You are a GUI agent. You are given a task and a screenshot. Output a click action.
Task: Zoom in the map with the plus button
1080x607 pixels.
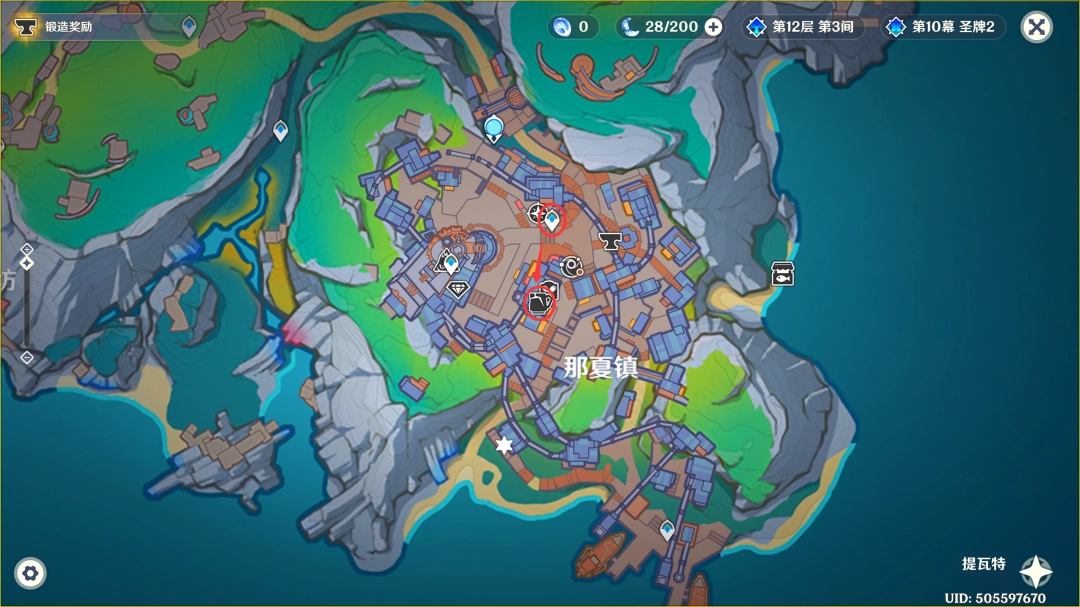coord(27,249)
